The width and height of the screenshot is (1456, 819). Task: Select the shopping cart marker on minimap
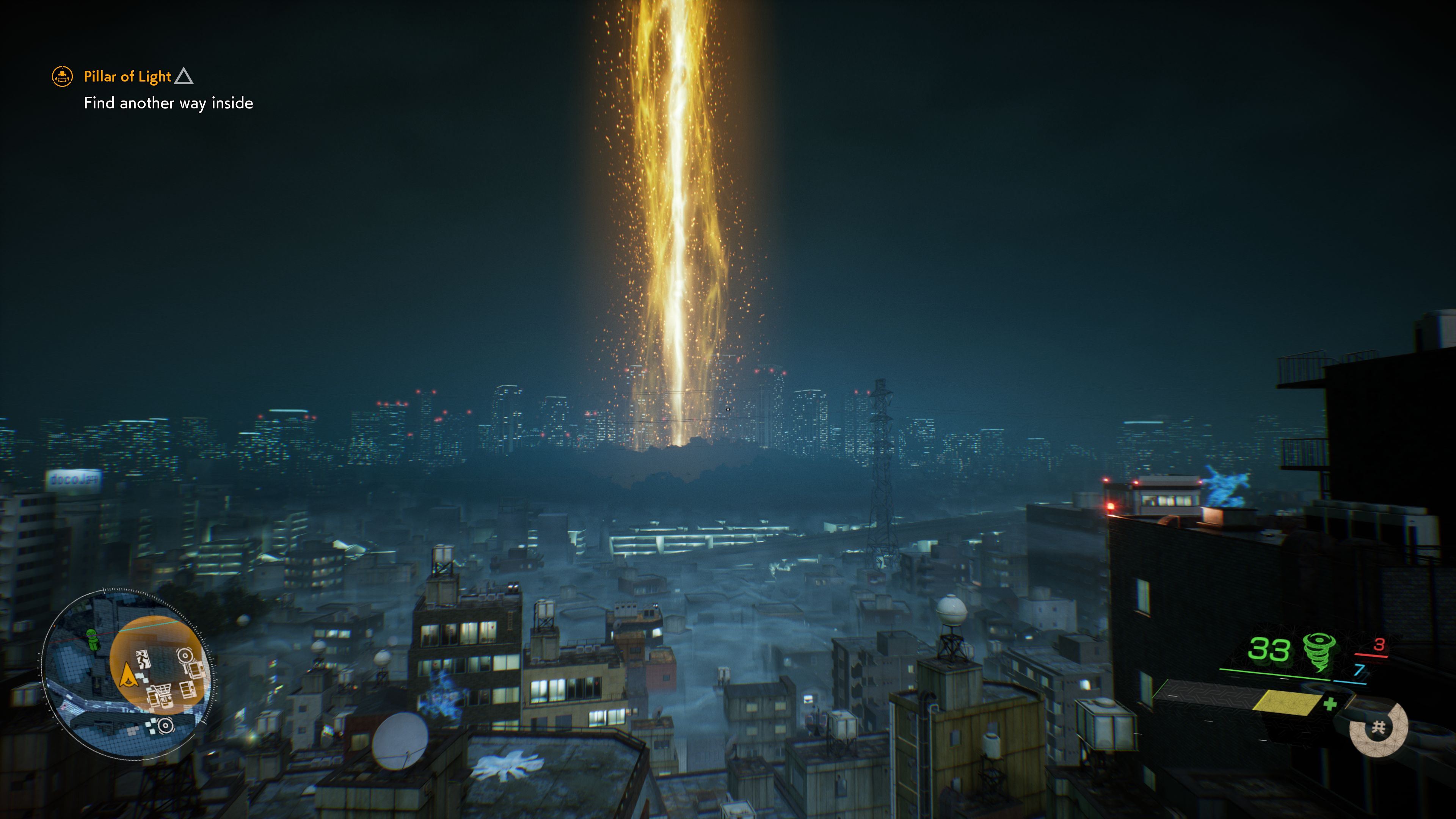pos(162,693)
